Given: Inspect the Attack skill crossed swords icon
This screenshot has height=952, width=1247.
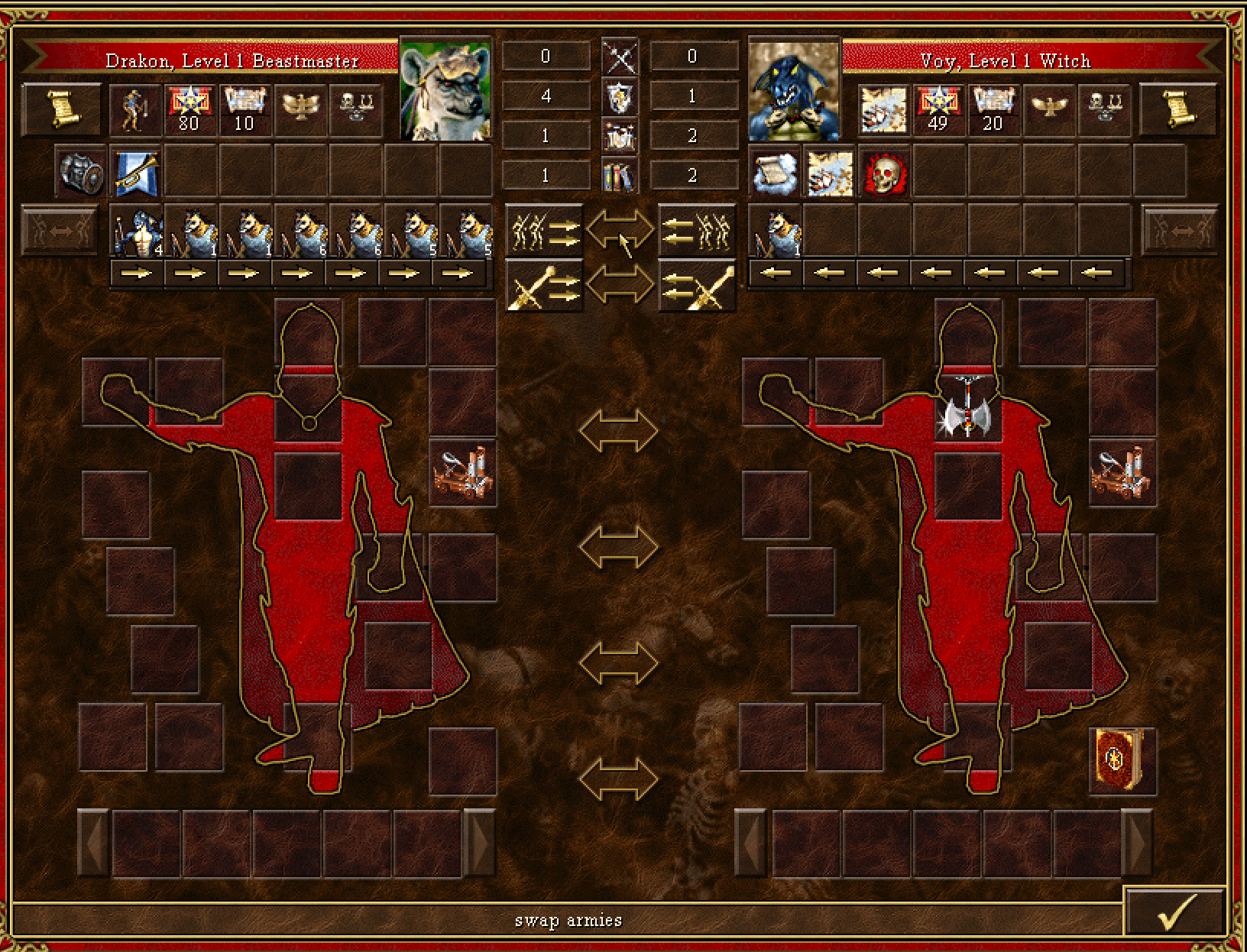Looking at the screenshot, I should point(621,56).
